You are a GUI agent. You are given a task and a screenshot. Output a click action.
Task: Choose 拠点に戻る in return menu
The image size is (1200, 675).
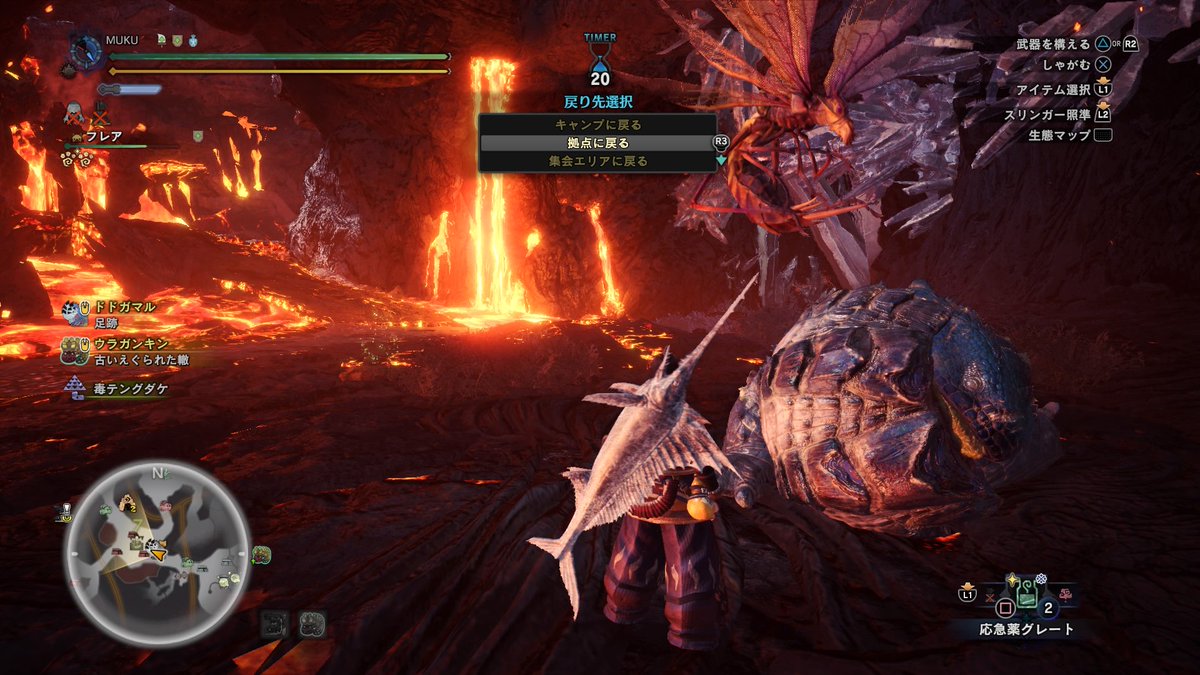pos(598,143)
